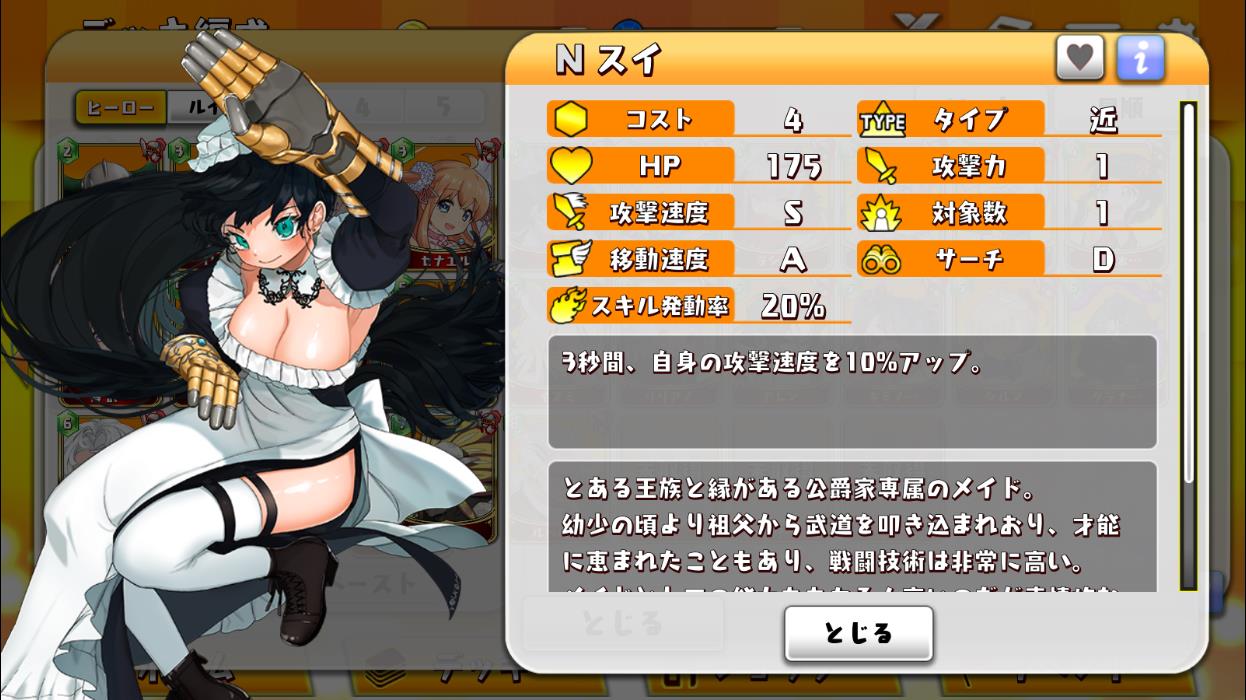Open the blue info button
Screen dimensions: 1246x700
point(1140,58)
